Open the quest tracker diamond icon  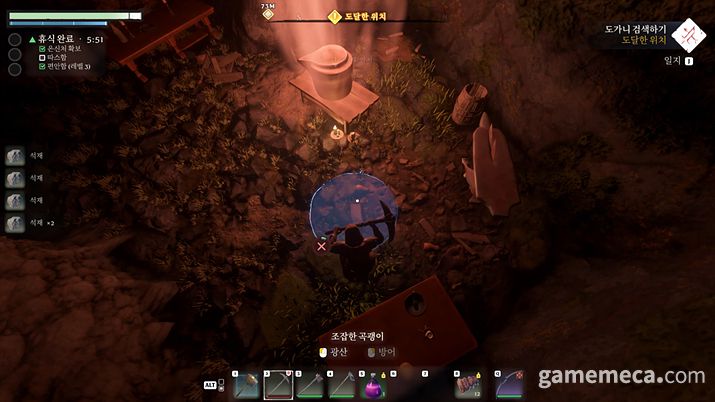(689, 35)
